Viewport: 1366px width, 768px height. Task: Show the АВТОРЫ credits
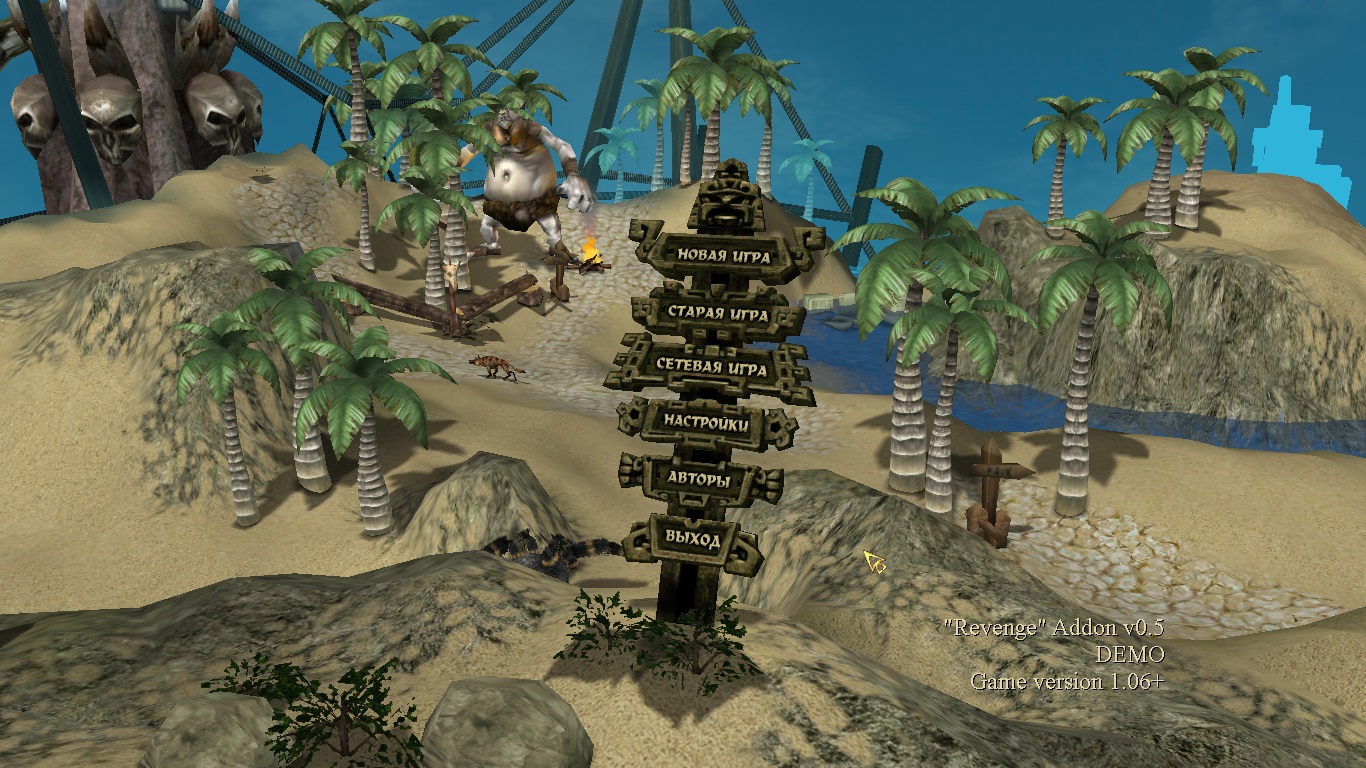pos(699,480)
